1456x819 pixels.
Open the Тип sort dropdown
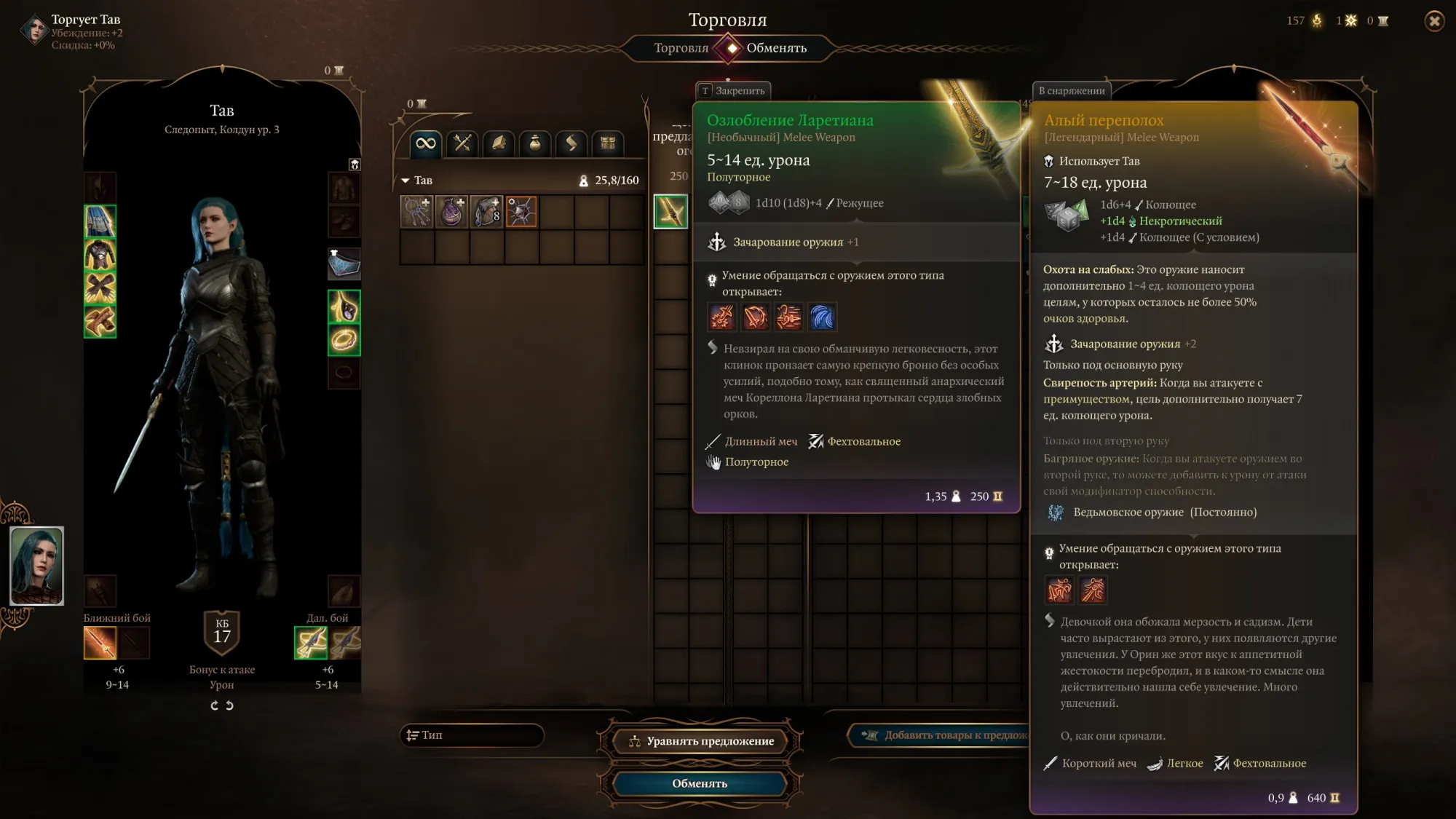[472, 735]
